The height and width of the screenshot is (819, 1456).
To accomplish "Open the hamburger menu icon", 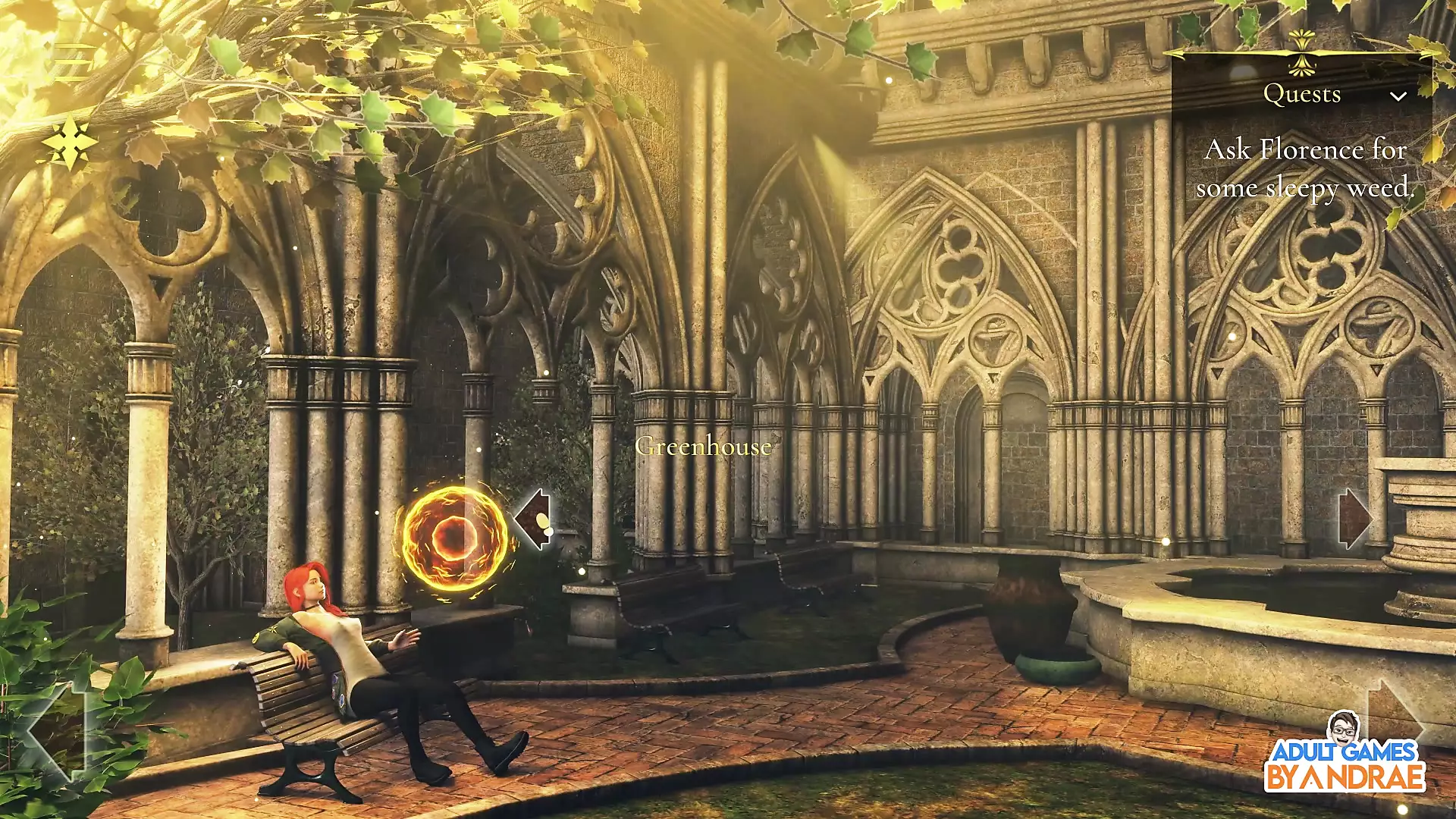I will coord(73,62).
